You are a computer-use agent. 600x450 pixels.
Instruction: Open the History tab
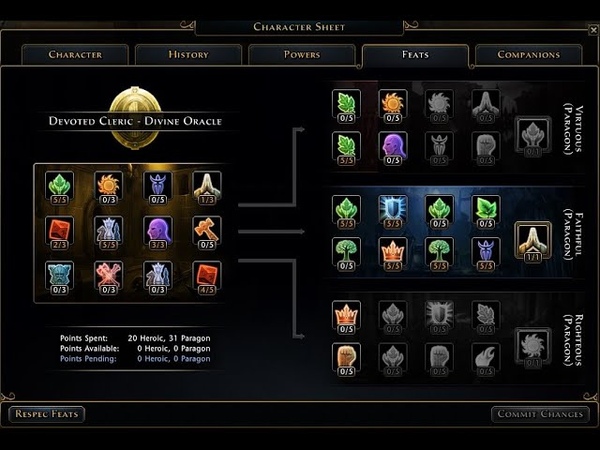(x=188, y=54)
